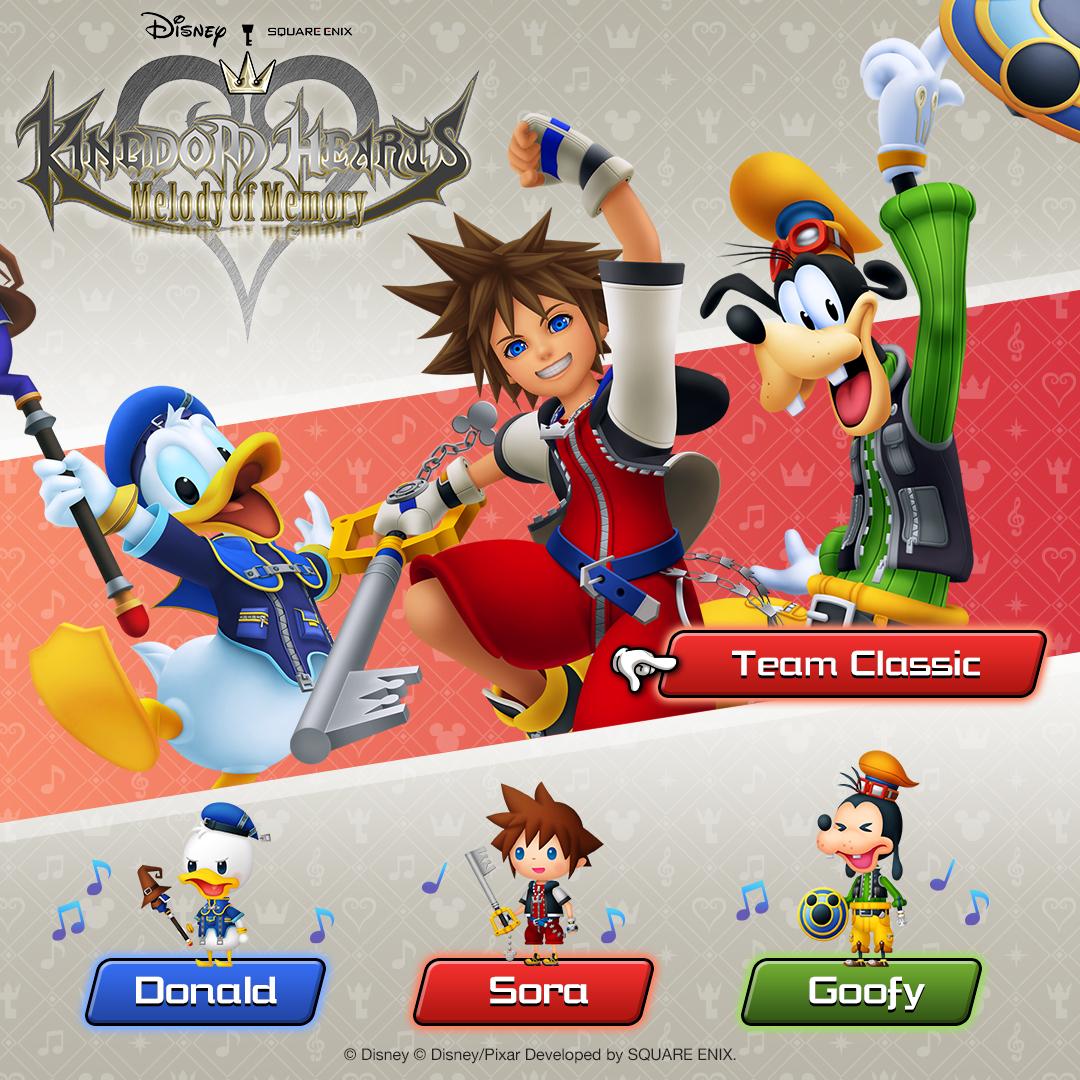Pick the red Sora button
1080x1080 pixels.
tap(534, 991)
